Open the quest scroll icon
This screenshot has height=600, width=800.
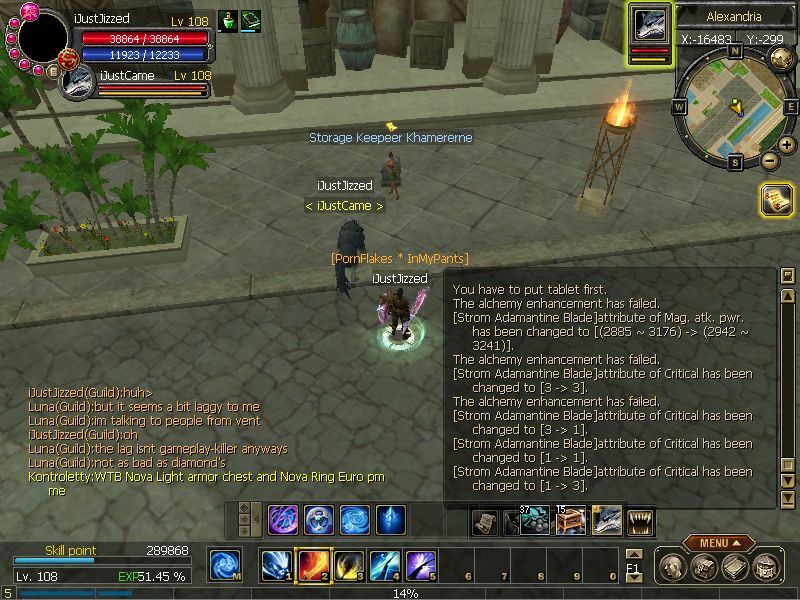click(777, 199)
